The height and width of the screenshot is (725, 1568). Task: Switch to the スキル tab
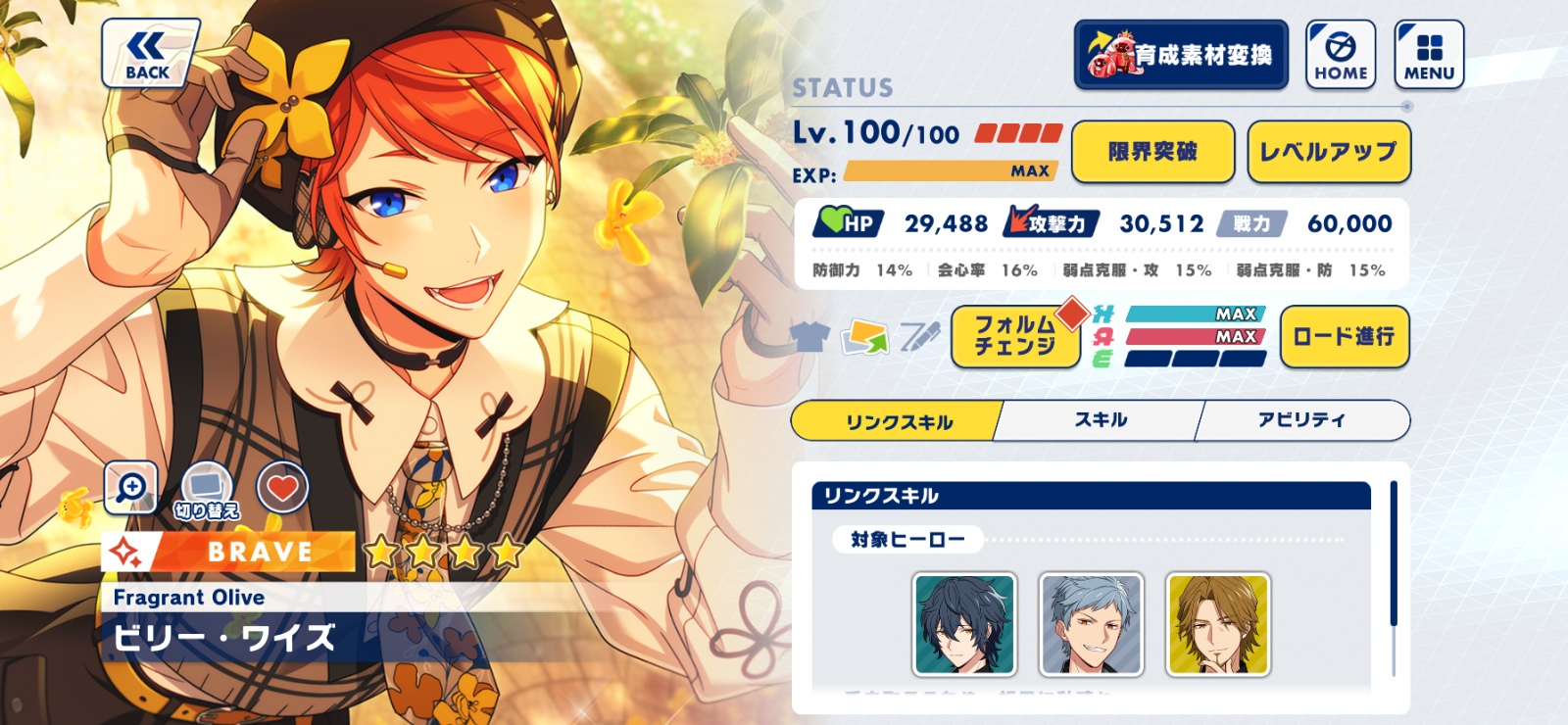[x=1101, y=420]
